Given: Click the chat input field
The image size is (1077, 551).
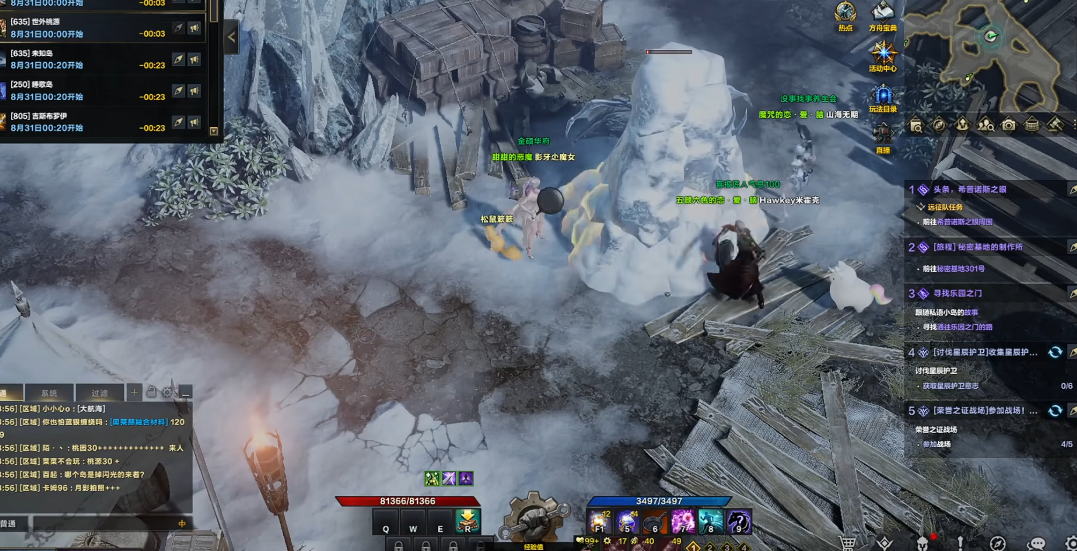Looking at the screenshot, I should [x=95, y=523].
